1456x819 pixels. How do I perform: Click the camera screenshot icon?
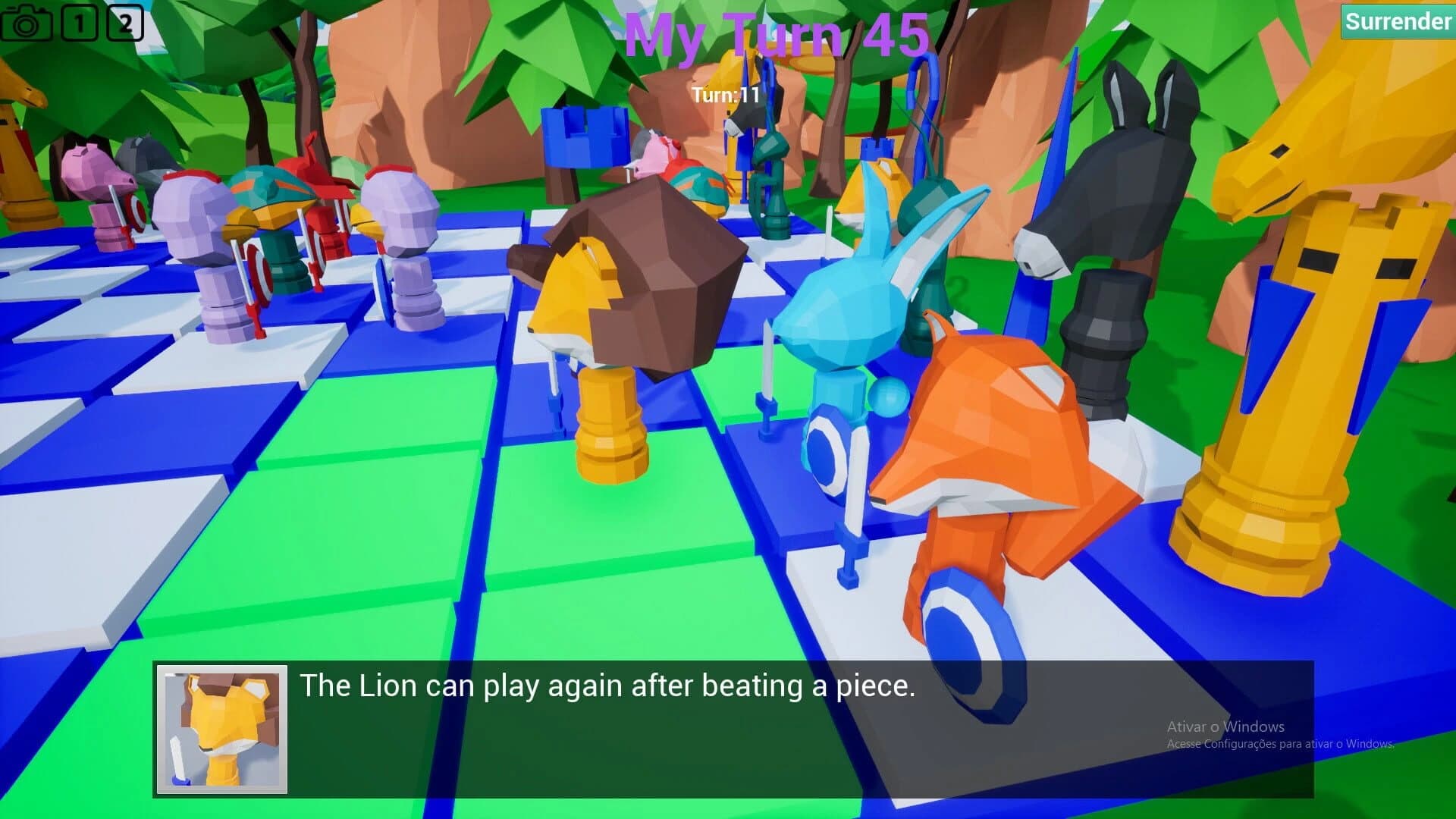coord(27,23)
